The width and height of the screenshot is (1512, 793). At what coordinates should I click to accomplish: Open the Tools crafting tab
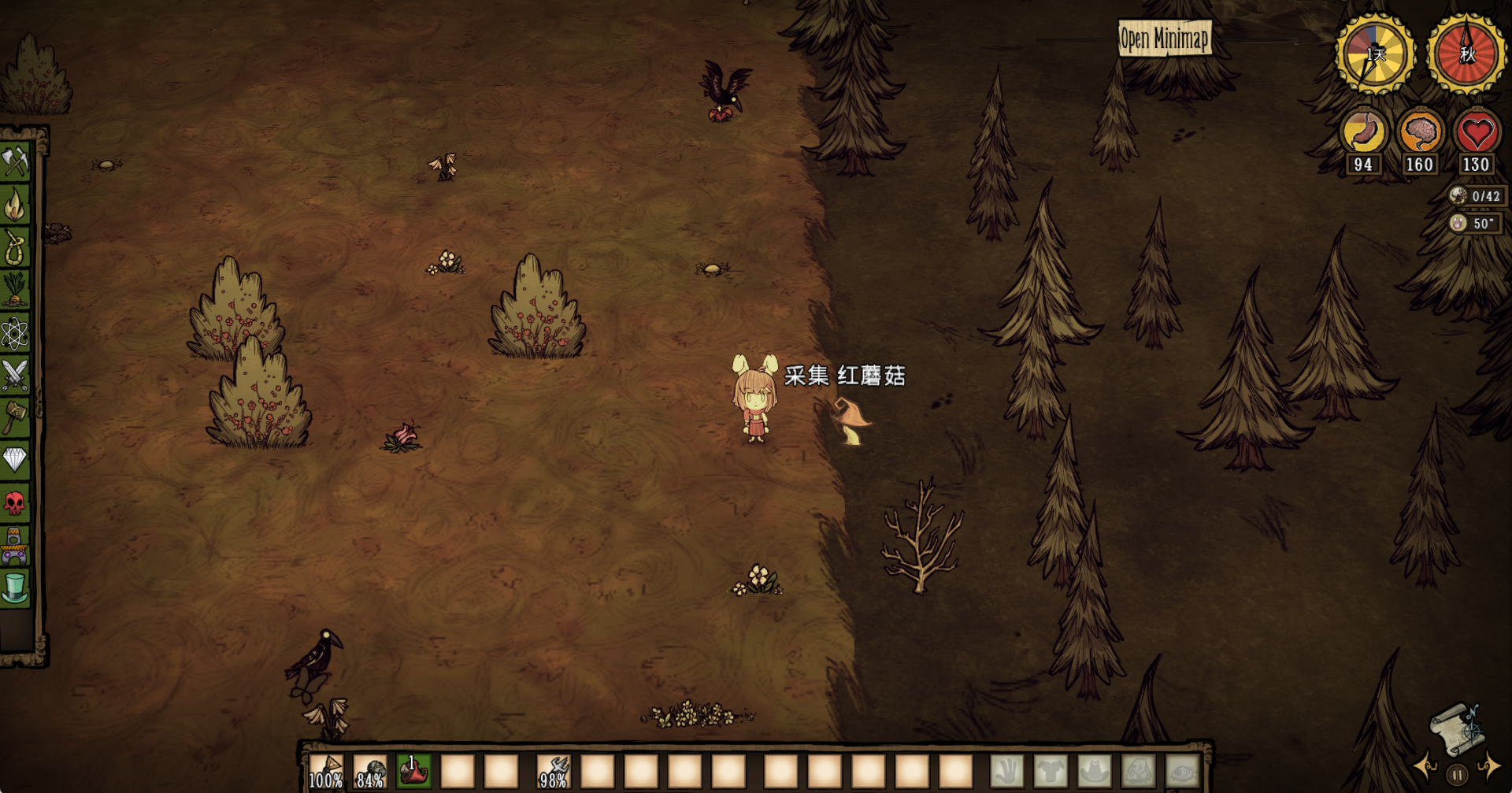pos(15,161)
